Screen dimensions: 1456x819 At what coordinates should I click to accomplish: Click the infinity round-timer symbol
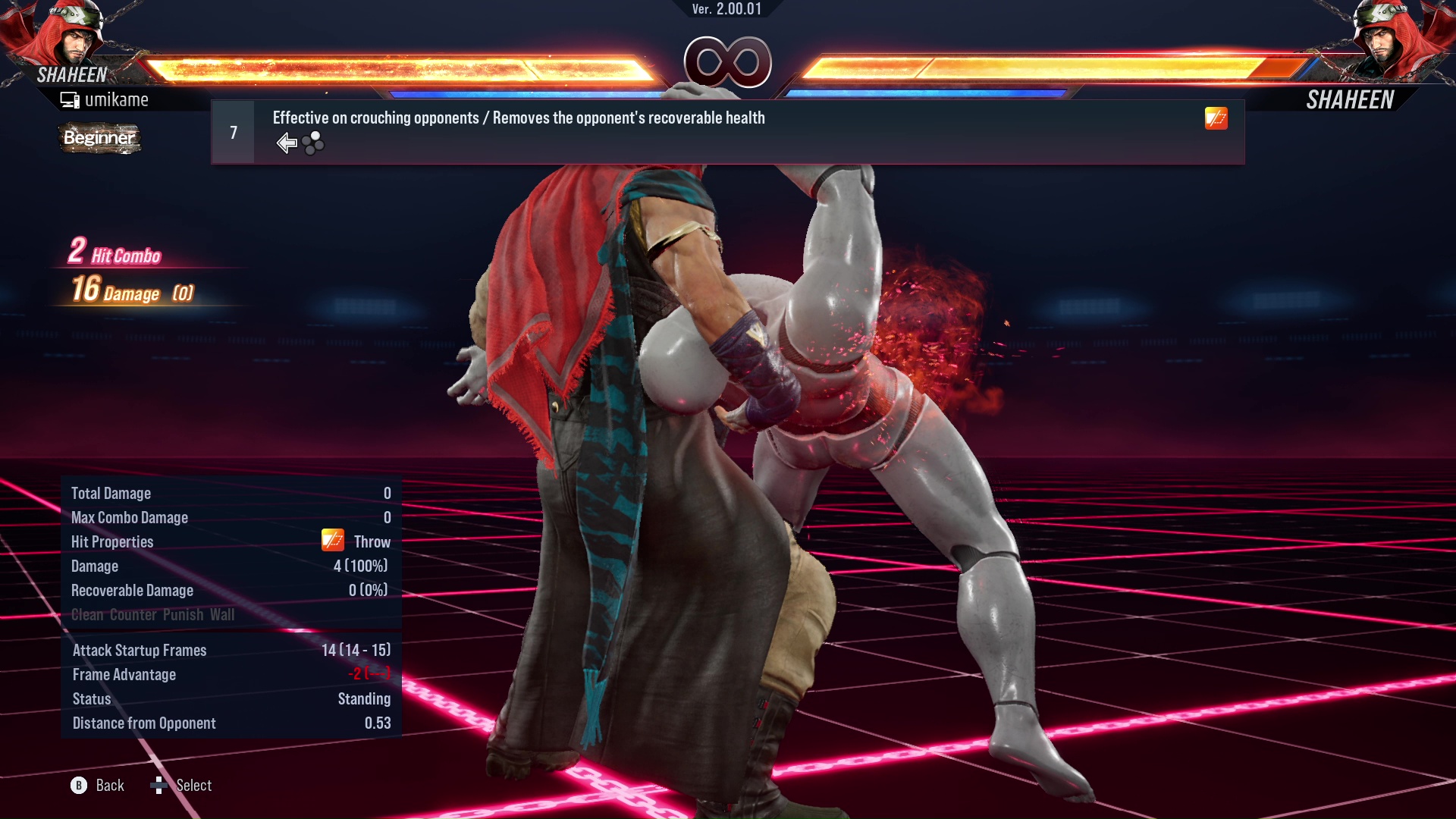pos(726,62)
